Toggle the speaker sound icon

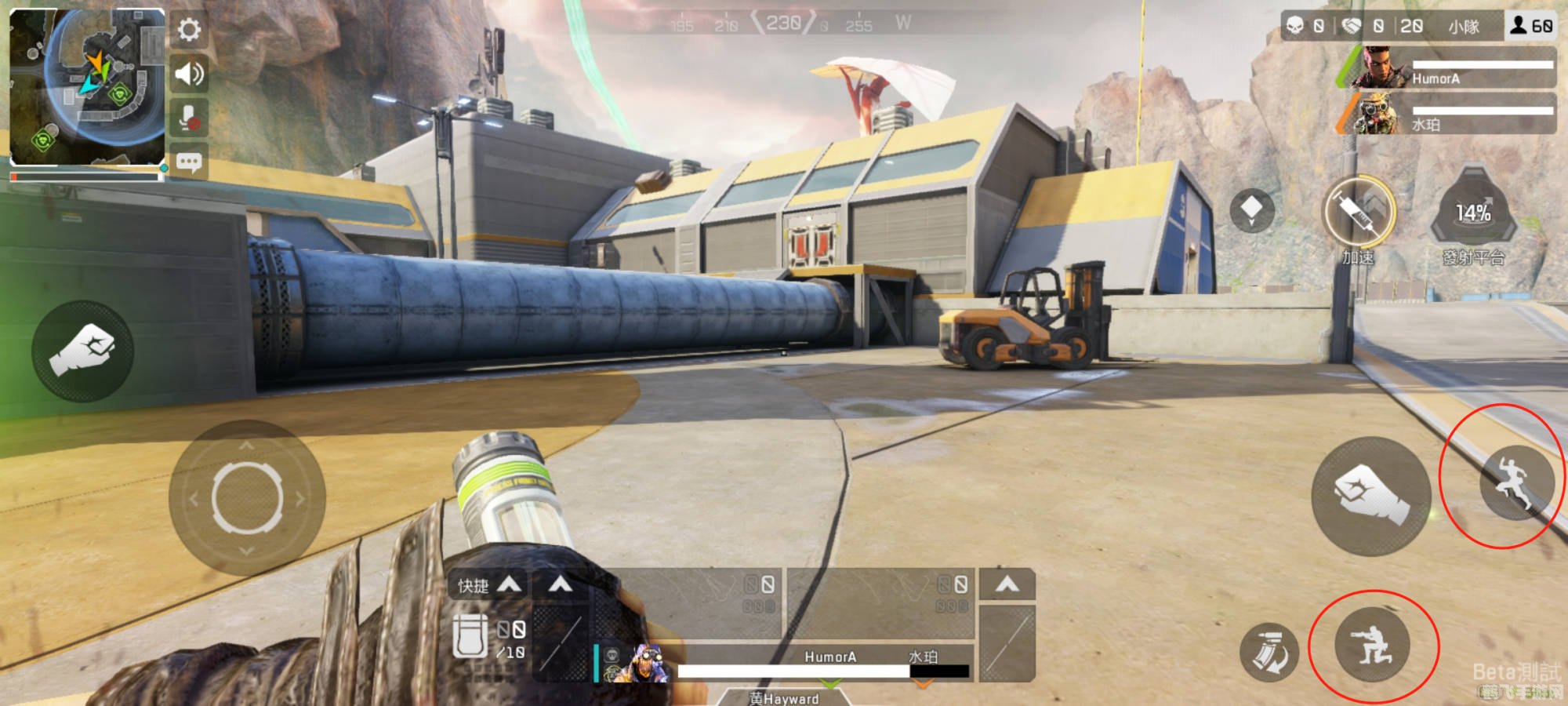[x=189, y=75]
